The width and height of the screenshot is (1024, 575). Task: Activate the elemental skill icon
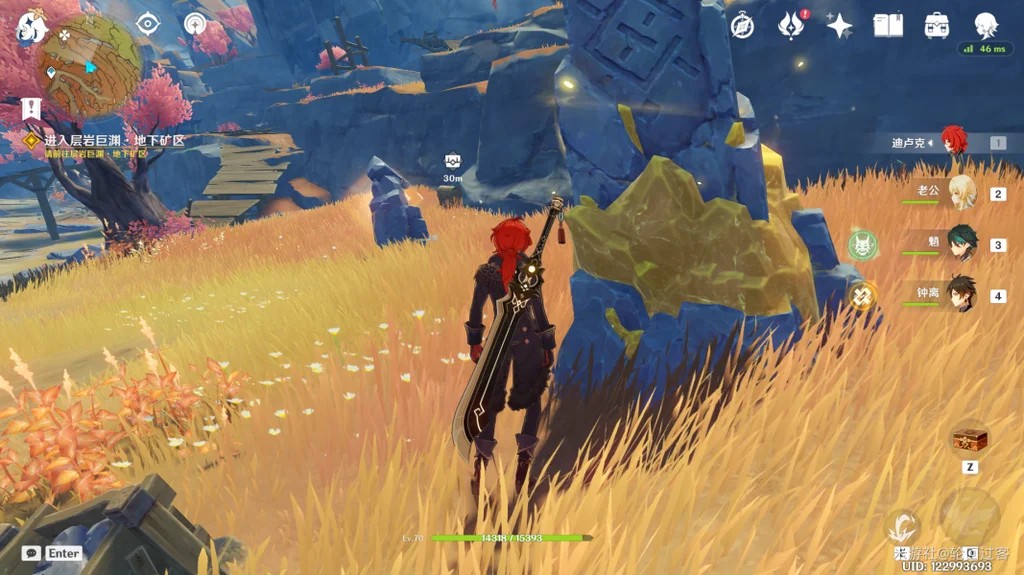(x=903, y=525)
